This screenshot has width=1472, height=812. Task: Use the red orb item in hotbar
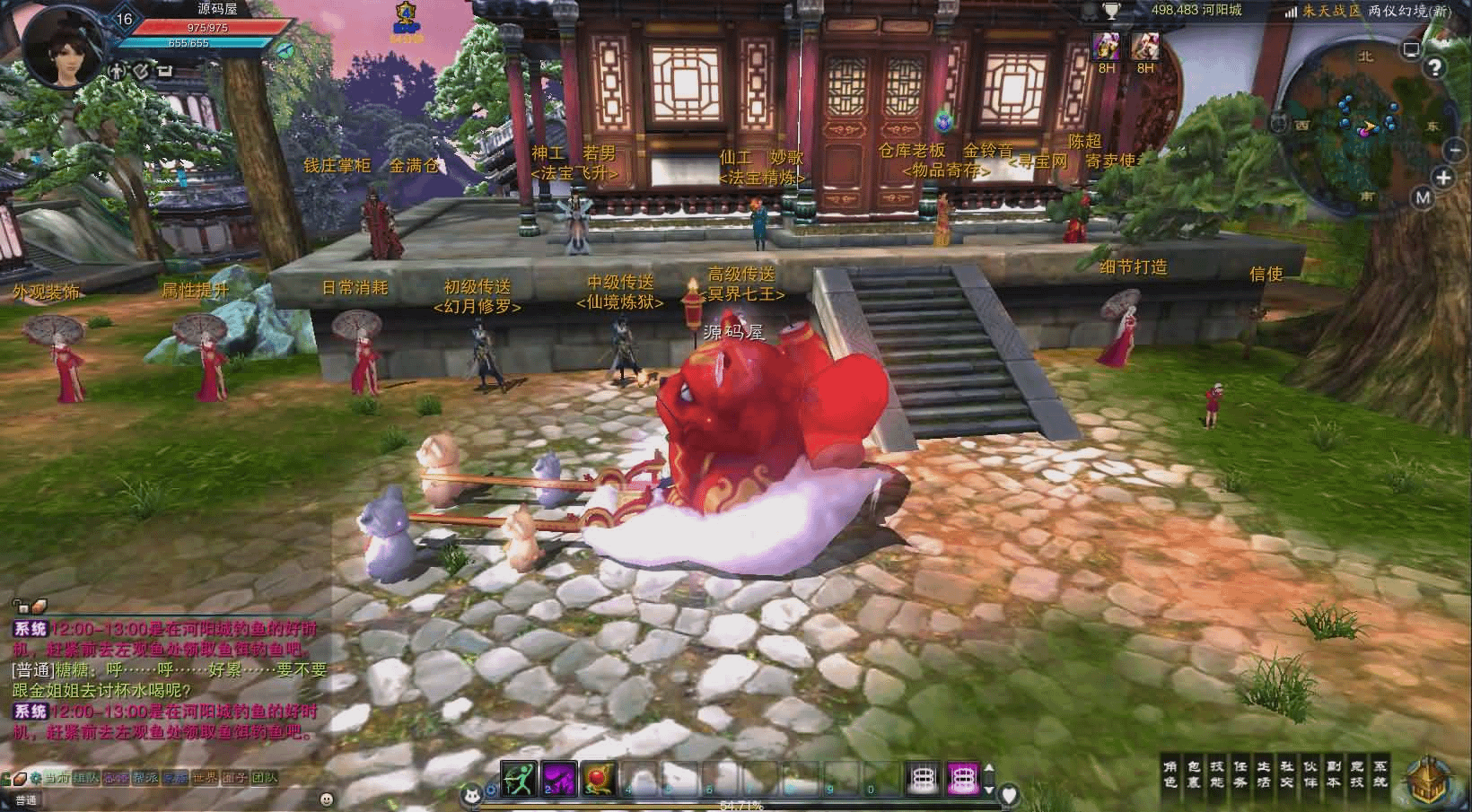598,779
